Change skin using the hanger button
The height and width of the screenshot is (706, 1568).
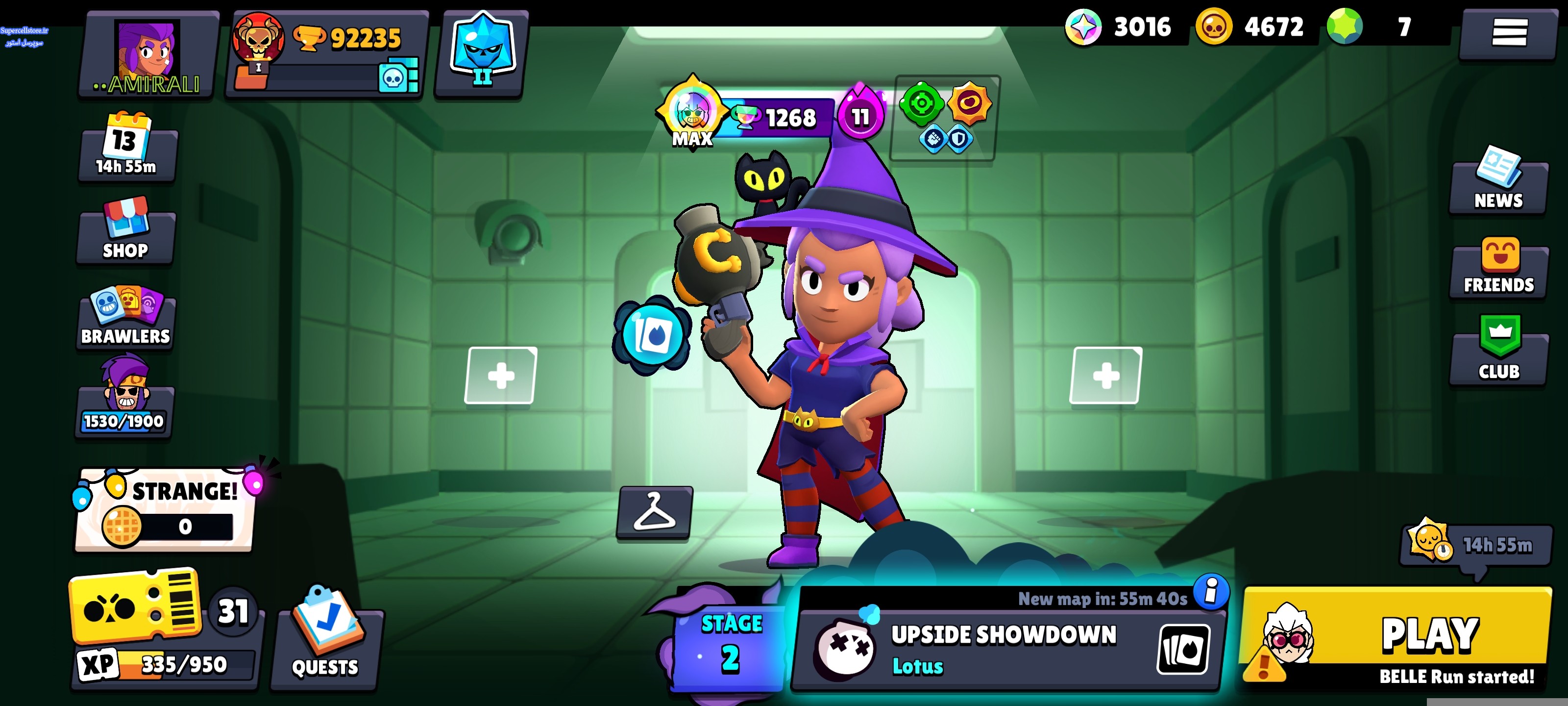coord(654,512)
